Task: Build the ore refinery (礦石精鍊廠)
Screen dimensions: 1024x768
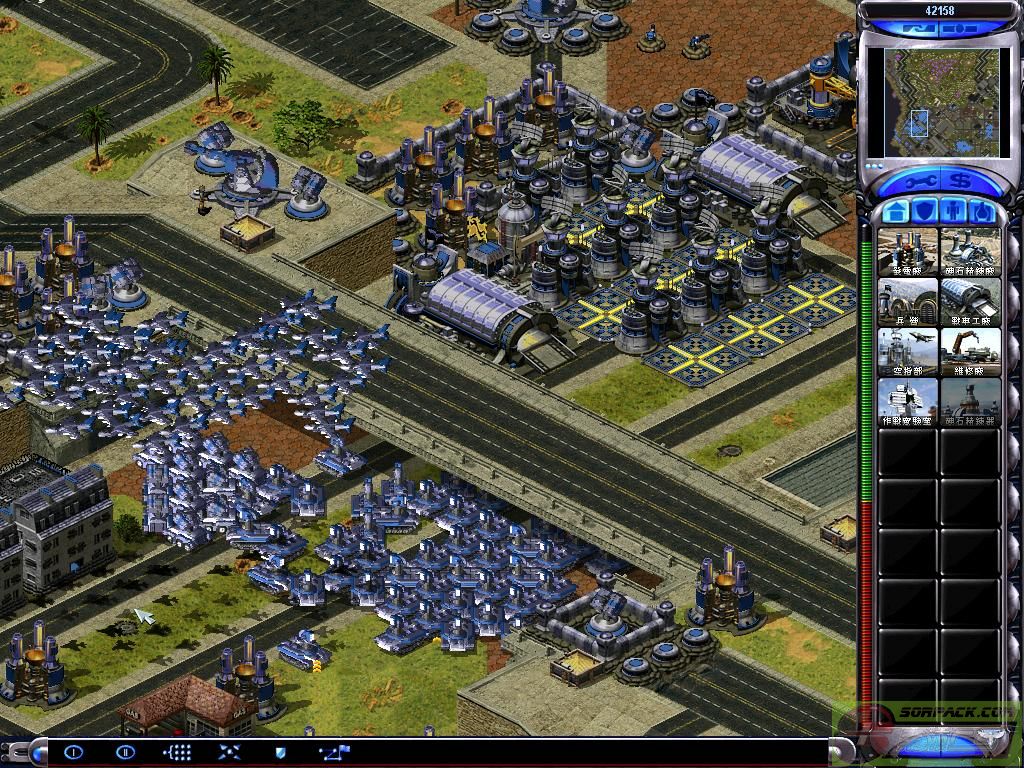Action: click(x=970, y=251)
